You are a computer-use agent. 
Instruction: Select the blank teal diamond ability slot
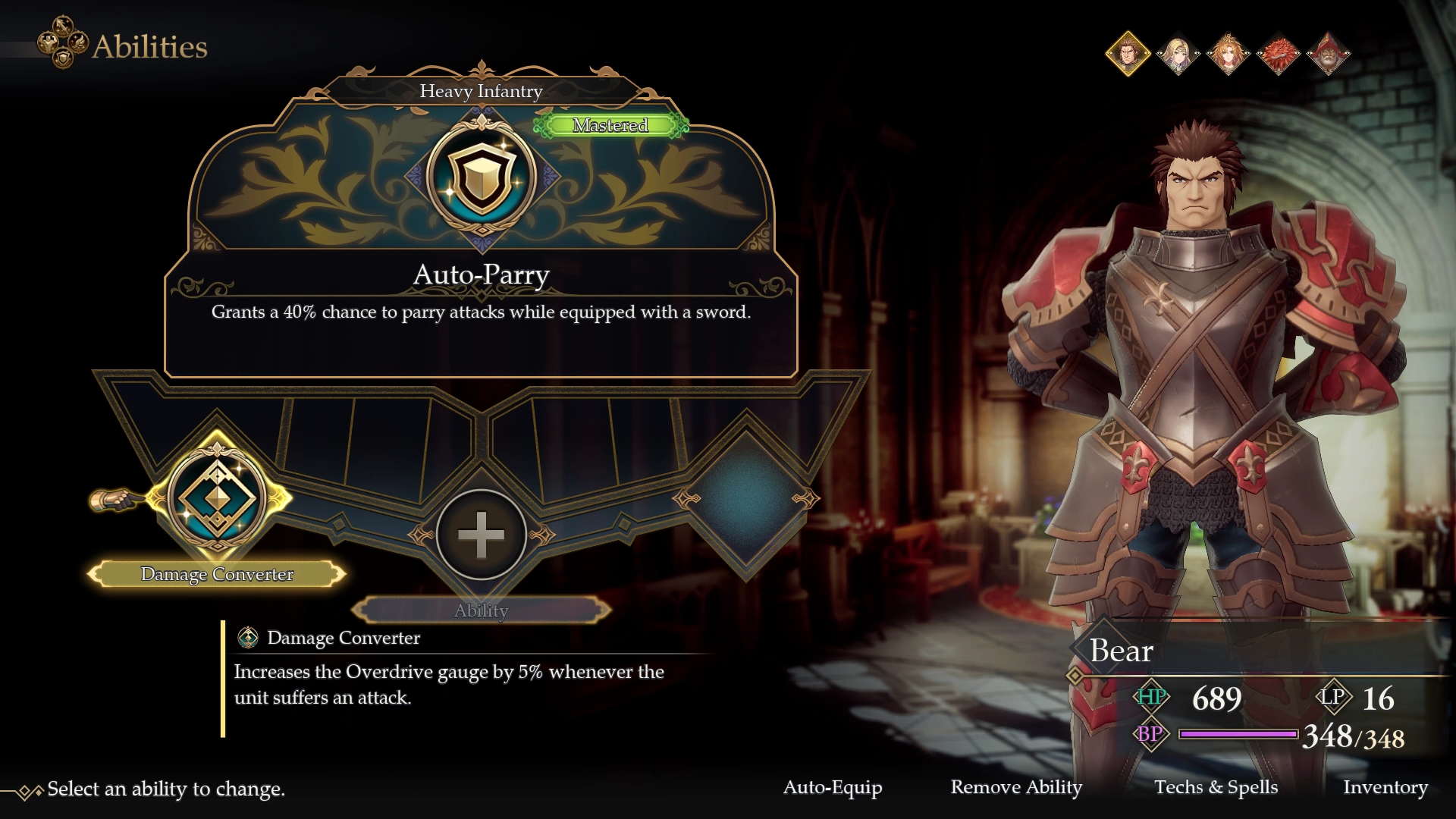pyautogui.click(x=746, y=498)
